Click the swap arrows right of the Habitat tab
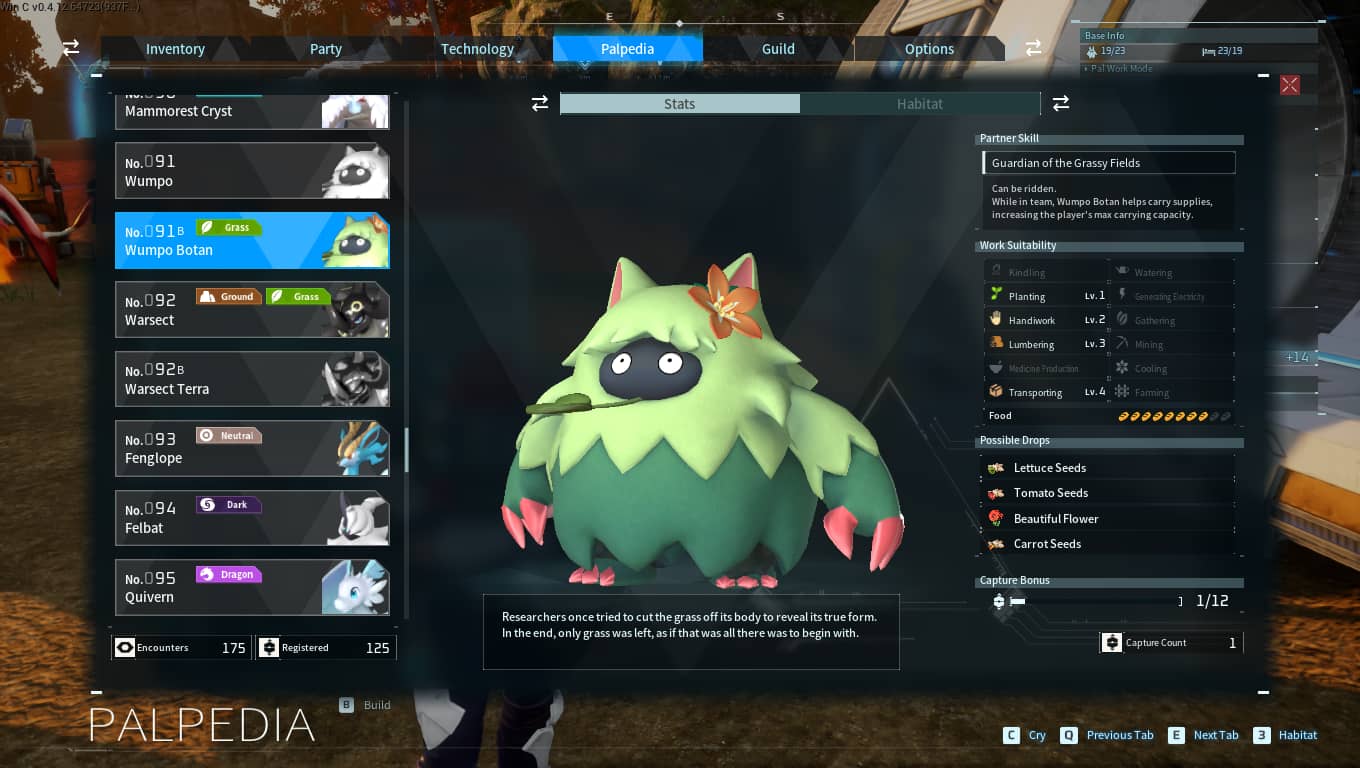Image resolution: width=1360 pixels, height=768 pixels. point(1060,103)
